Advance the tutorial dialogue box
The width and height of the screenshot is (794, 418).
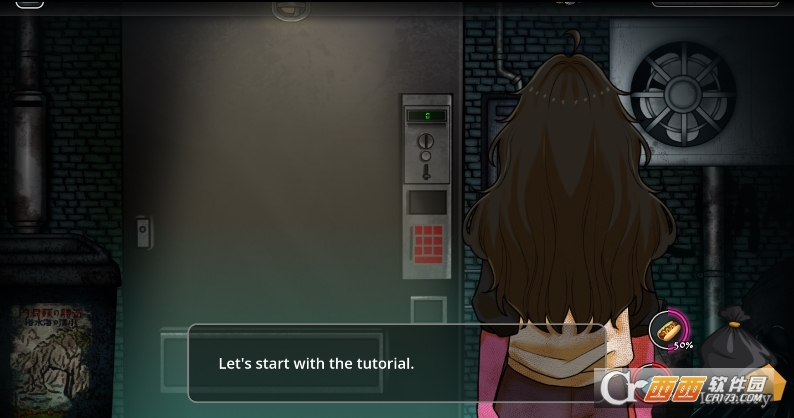tap(397, 363)
